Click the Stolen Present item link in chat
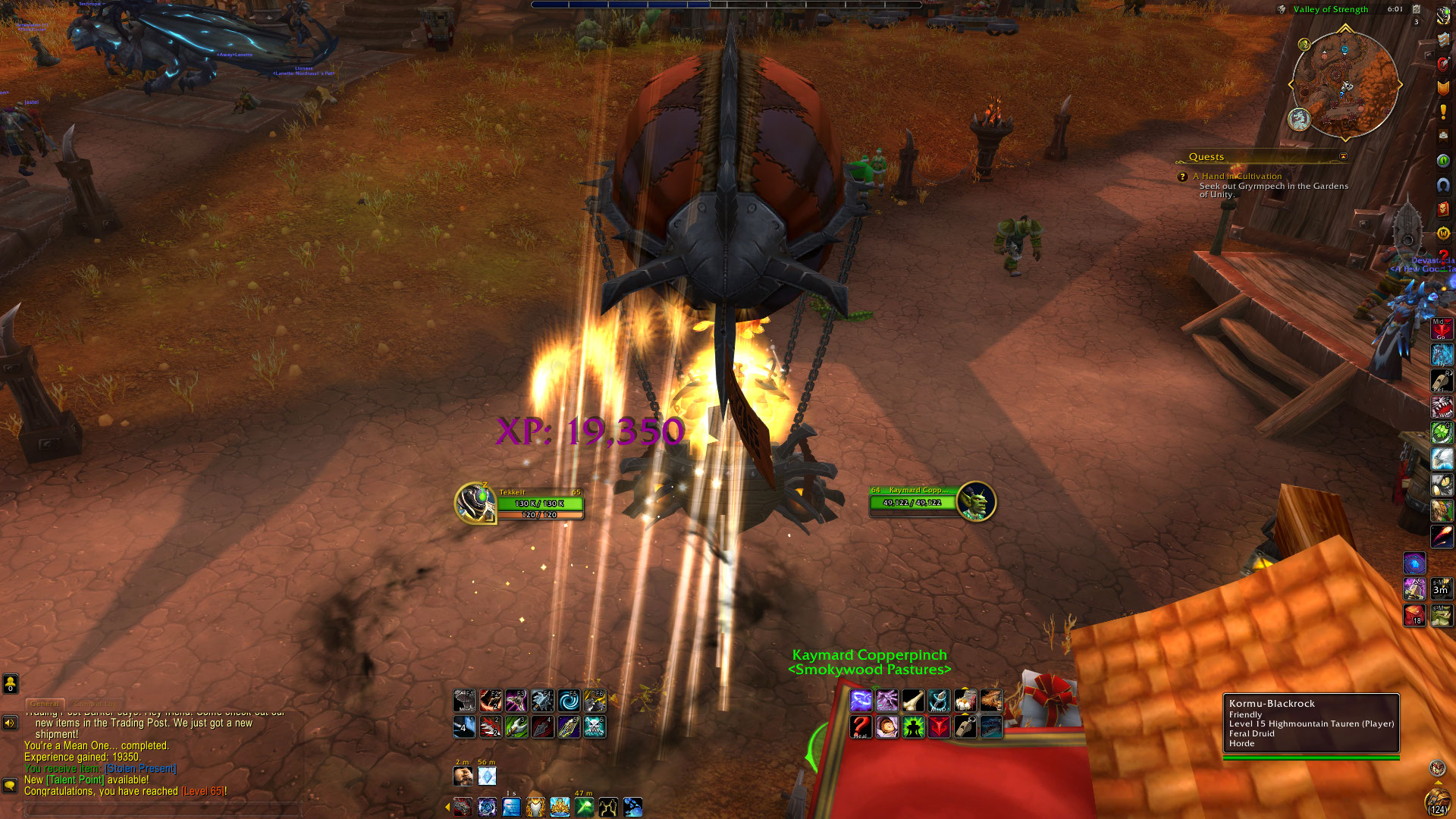 click(141, 768)
